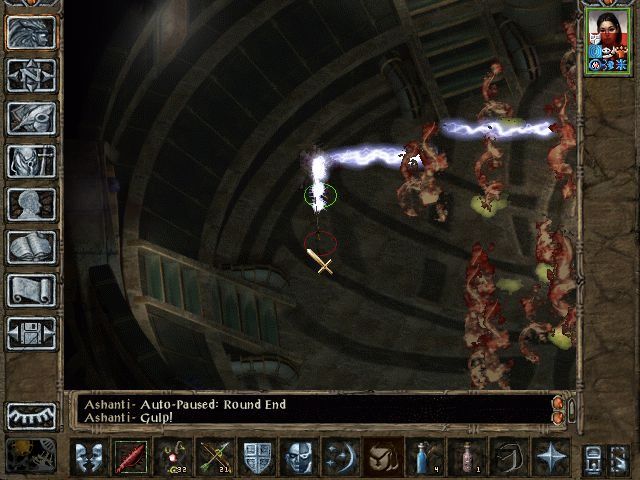
Task: Select the red weapon quick slot
Action: 131,456
